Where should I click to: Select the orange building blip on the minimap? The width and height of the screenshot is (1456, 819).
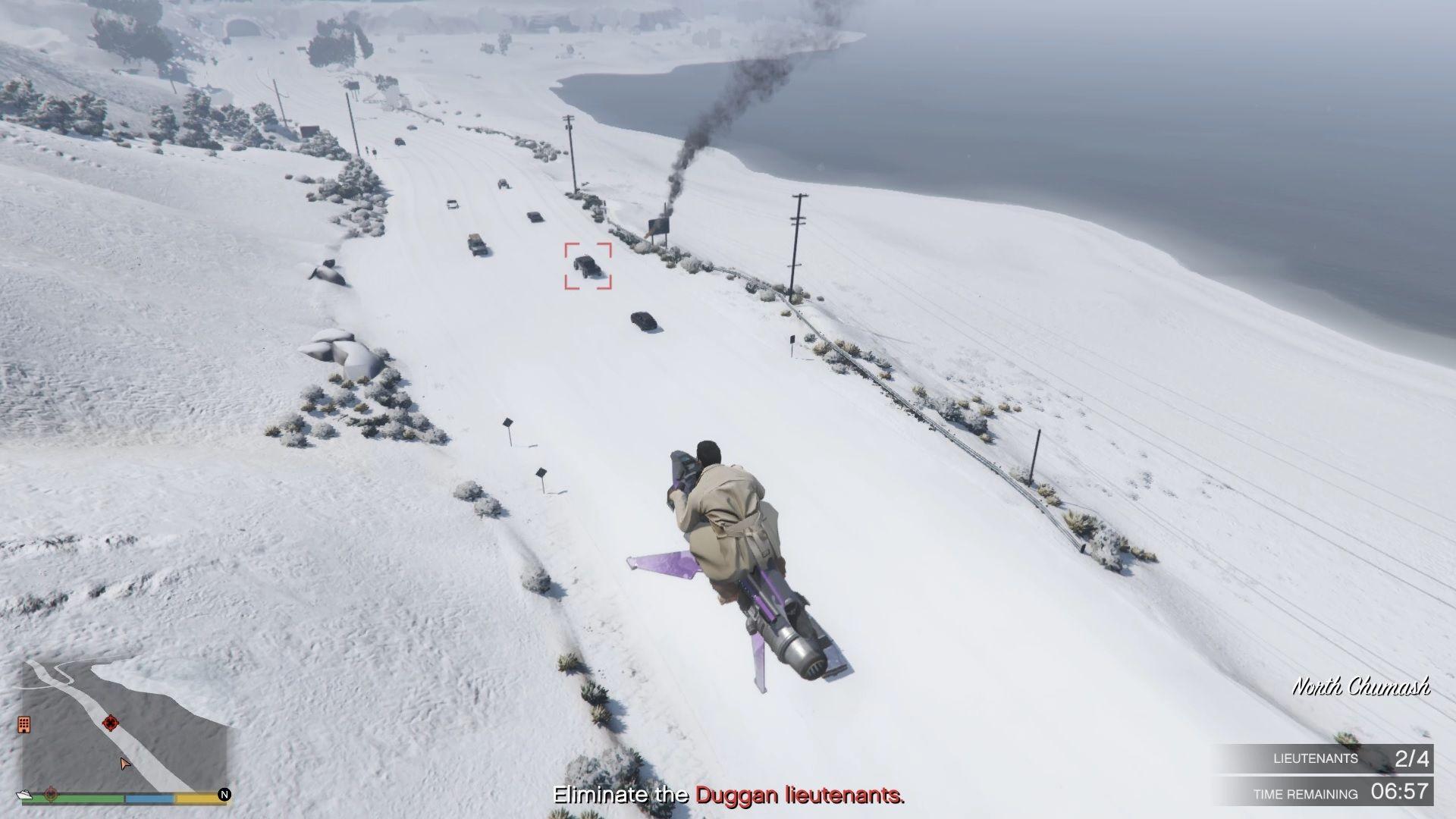(24, 724)
